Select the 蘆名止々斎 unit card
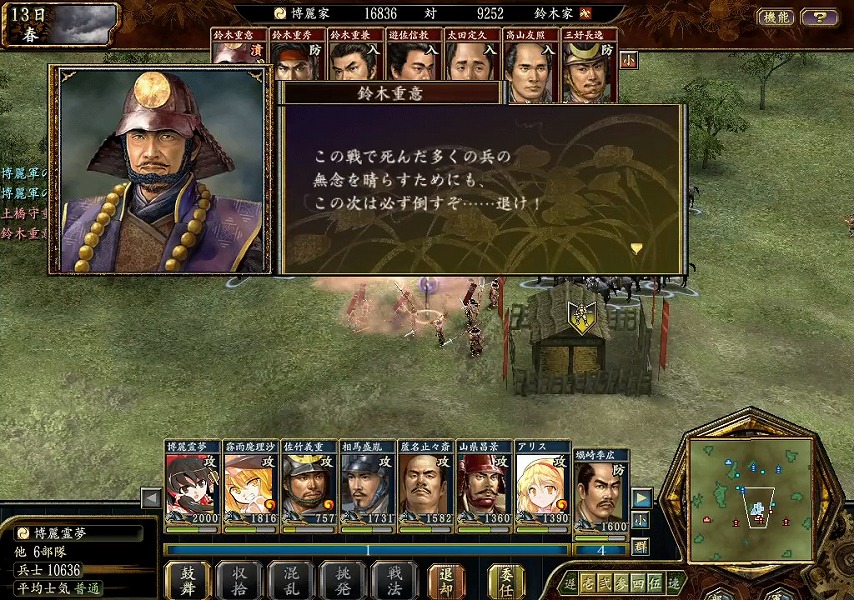 click(425, 481)
